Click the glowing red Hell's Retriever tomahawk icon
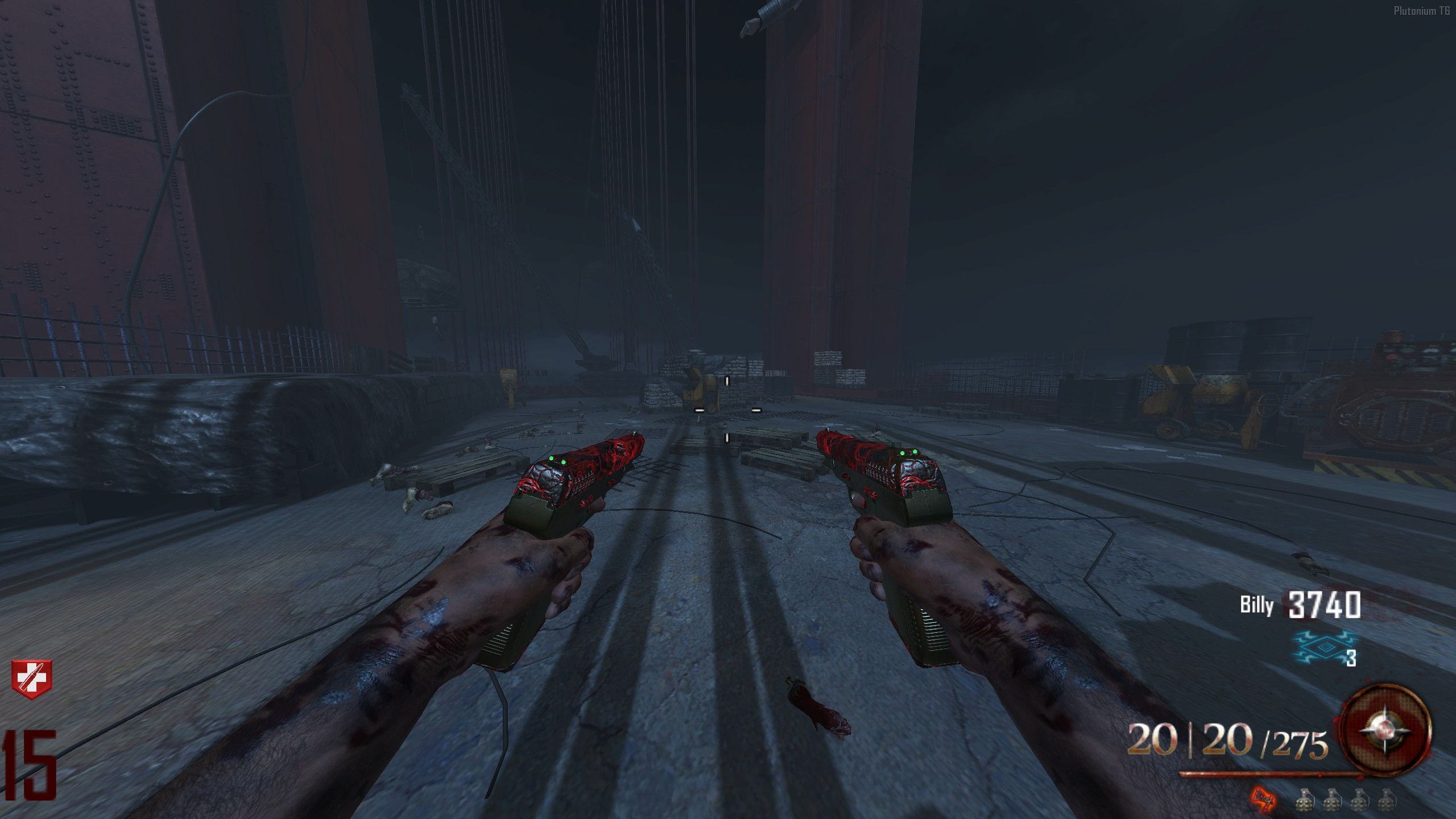The height and width of the screenshot is (819, 1456). (x=1263, y=799)
